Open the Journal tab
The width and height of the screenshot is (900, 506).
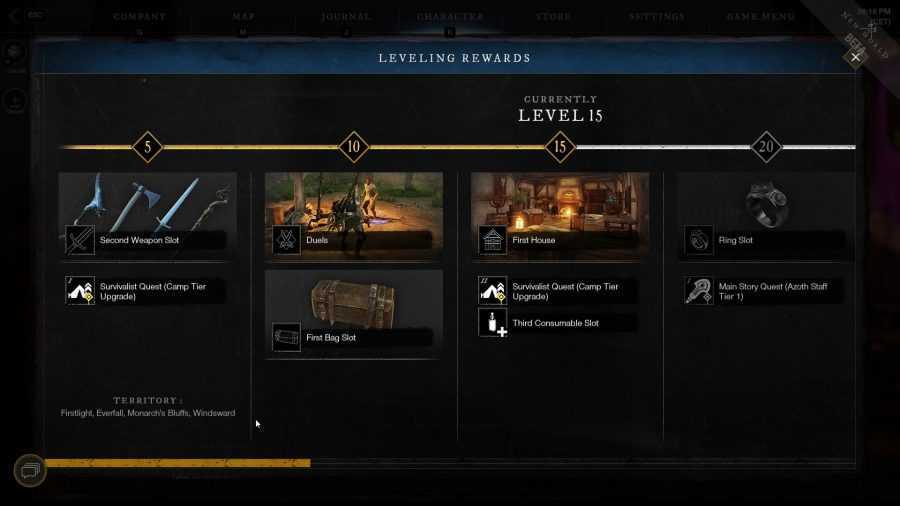click(346, 17)
